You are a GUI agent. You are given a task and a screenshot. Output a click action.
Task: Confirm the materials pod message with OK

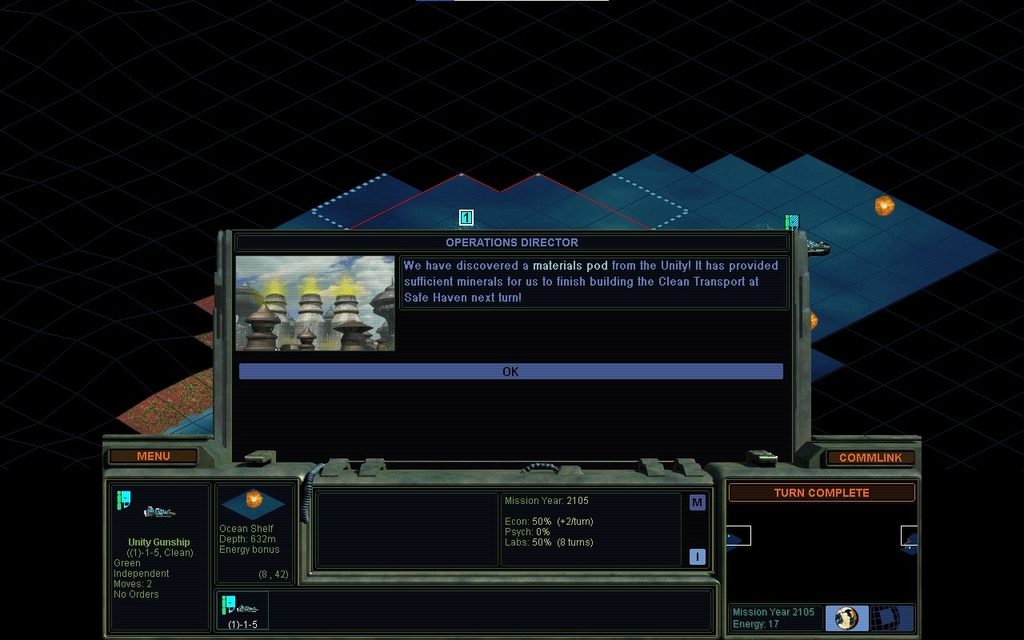[510, 371]
